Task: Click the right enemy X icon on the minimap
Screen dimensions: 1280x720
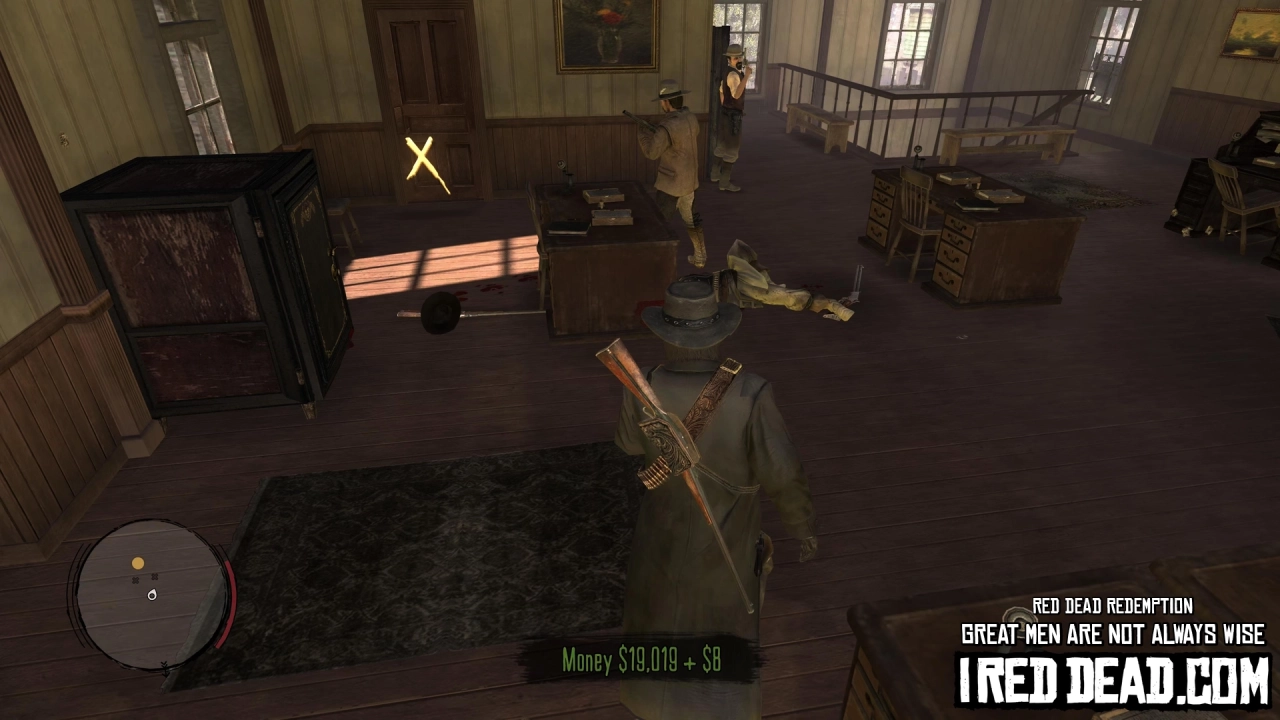Action: [155, 576]
